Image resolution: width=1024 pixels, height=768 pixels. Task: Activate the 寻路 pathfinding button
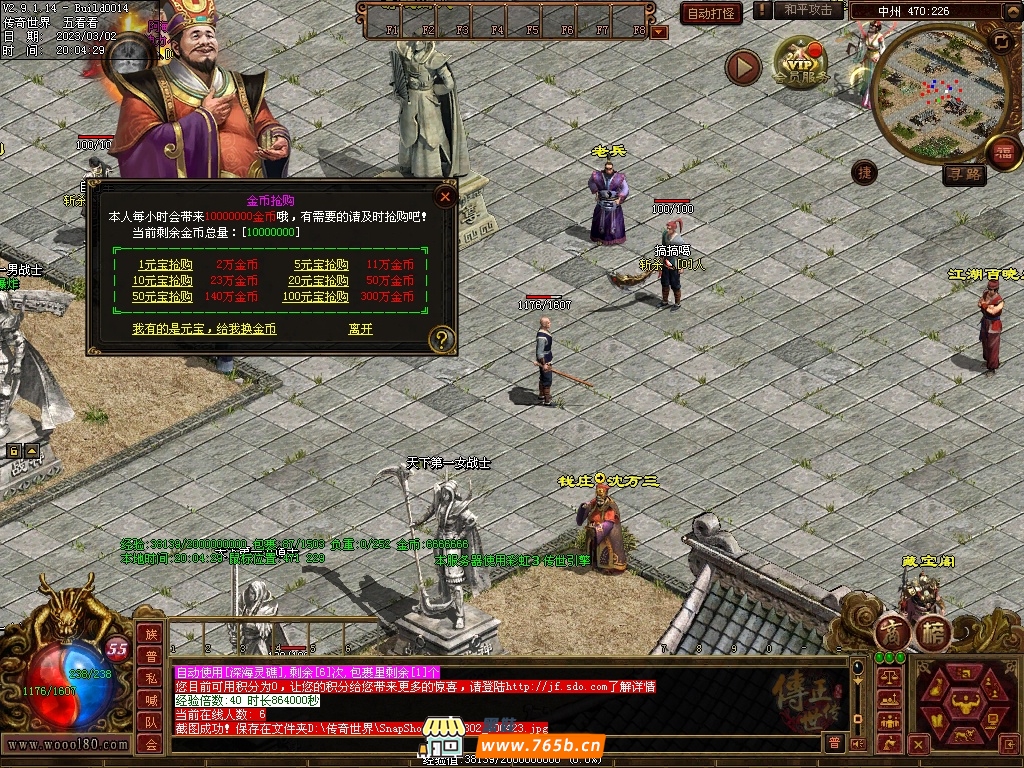(x=965, y=174)
